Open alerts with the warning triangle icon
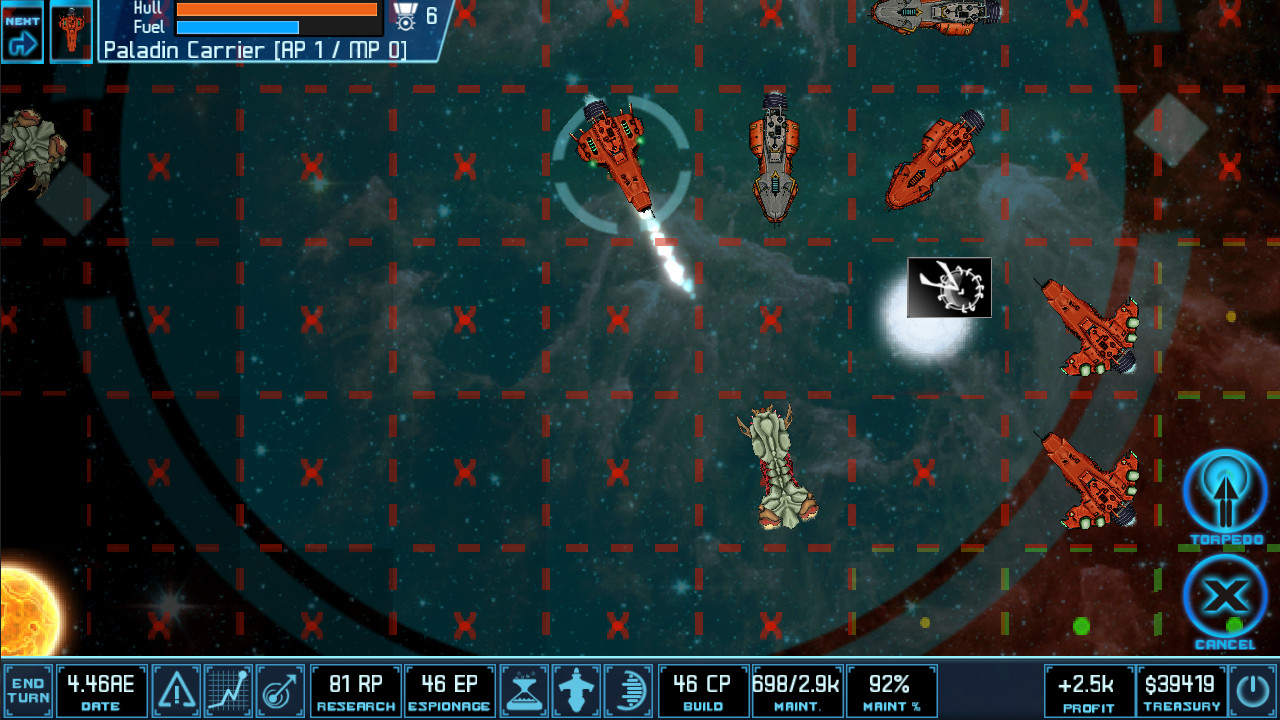This screenshot has height=720, width=1280. [x=177, y=689]
